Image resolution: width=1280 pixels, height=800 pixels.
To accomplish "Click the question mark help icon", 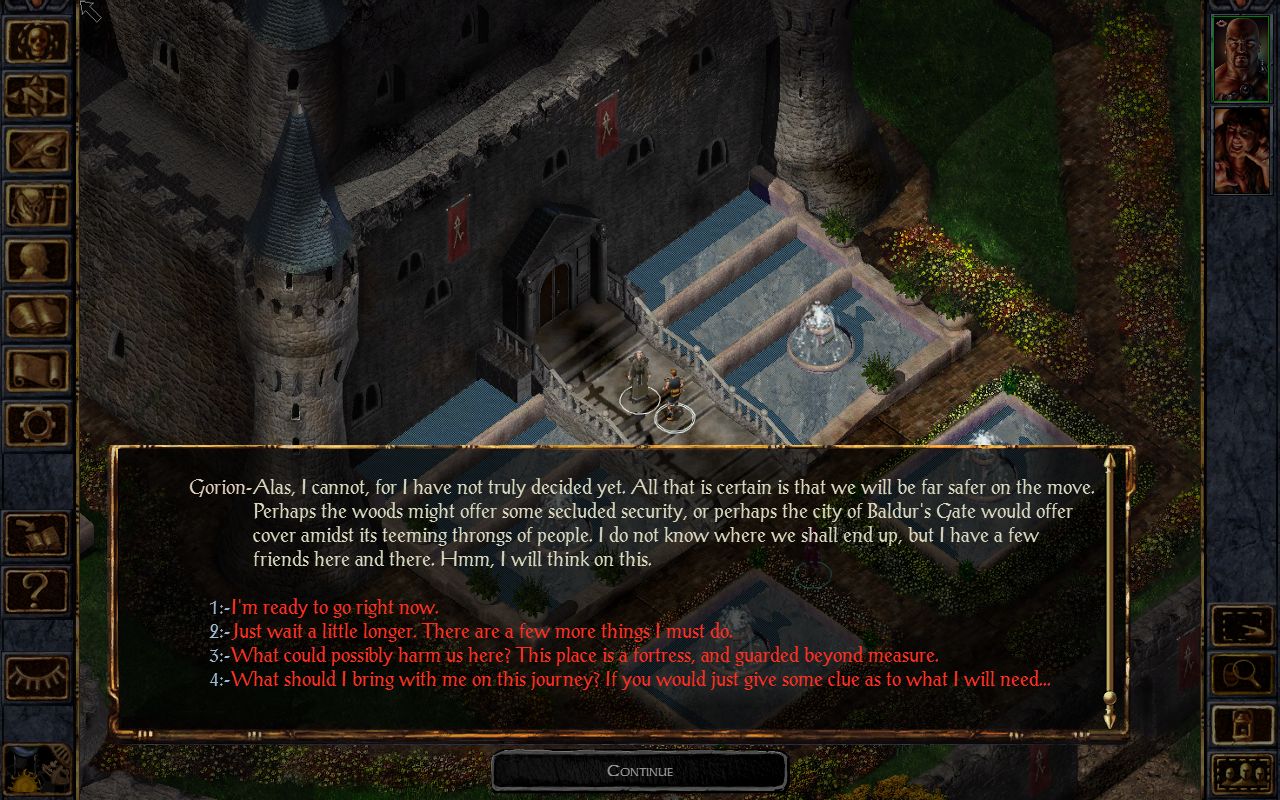I will click(37, 591).
